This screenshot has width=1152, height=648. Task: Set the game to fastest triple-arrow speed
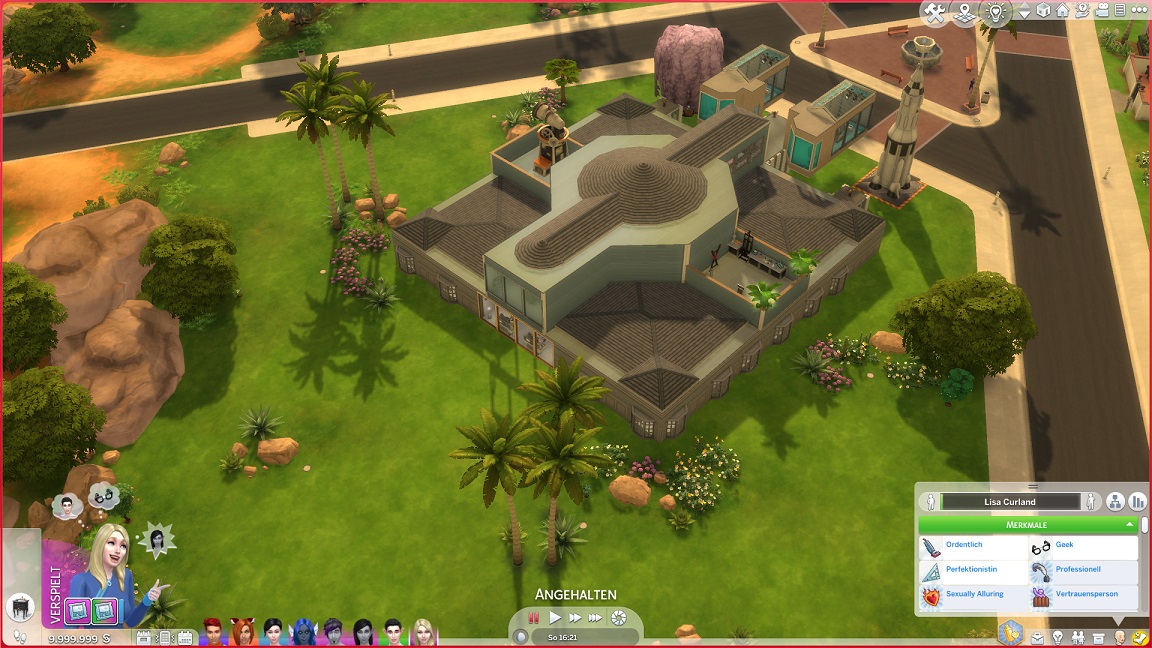[596, 618]
